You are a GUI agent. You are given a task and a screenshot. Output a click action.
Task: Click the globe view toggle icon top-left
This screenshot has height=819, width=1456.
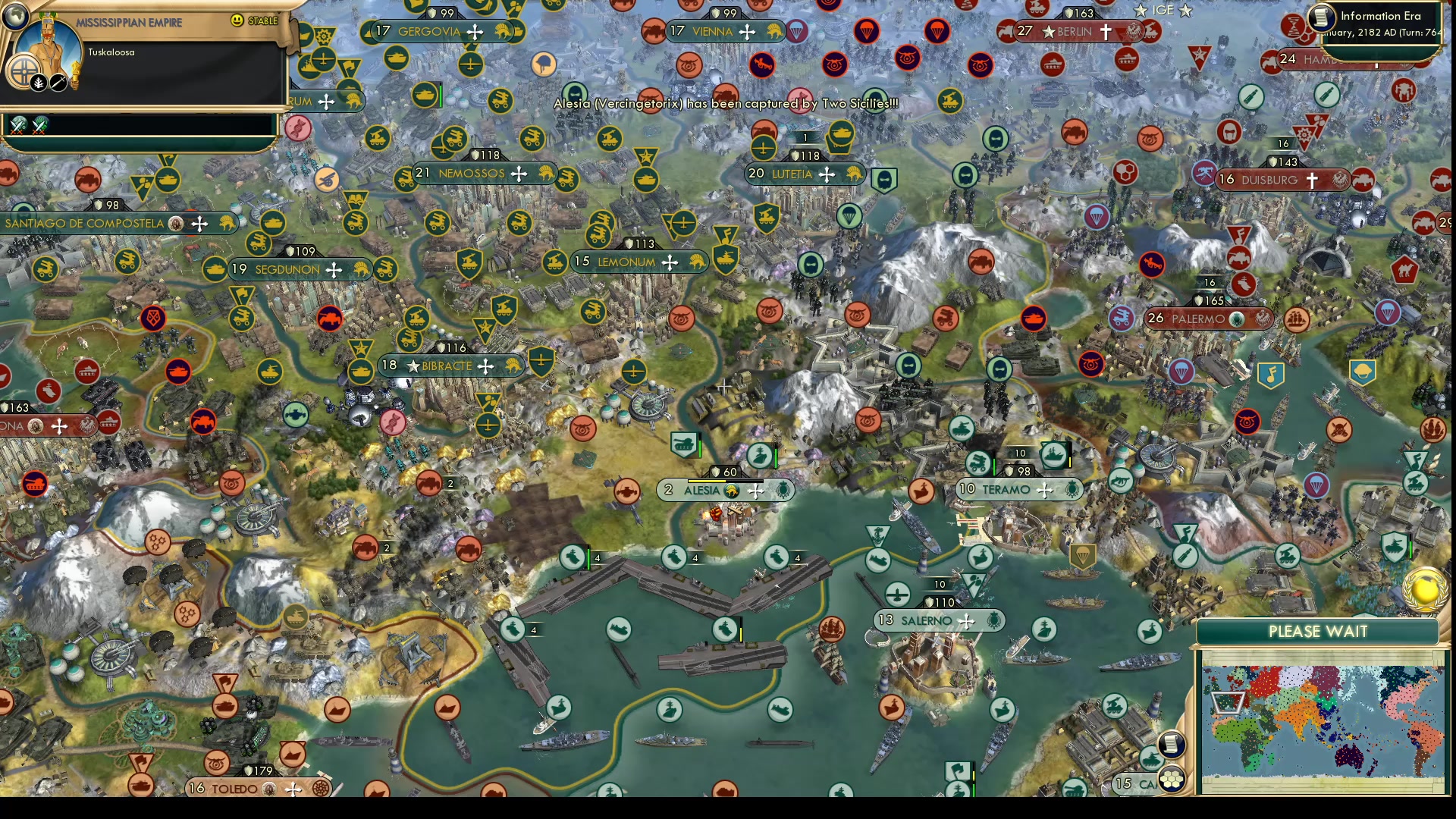pos(14,17)
